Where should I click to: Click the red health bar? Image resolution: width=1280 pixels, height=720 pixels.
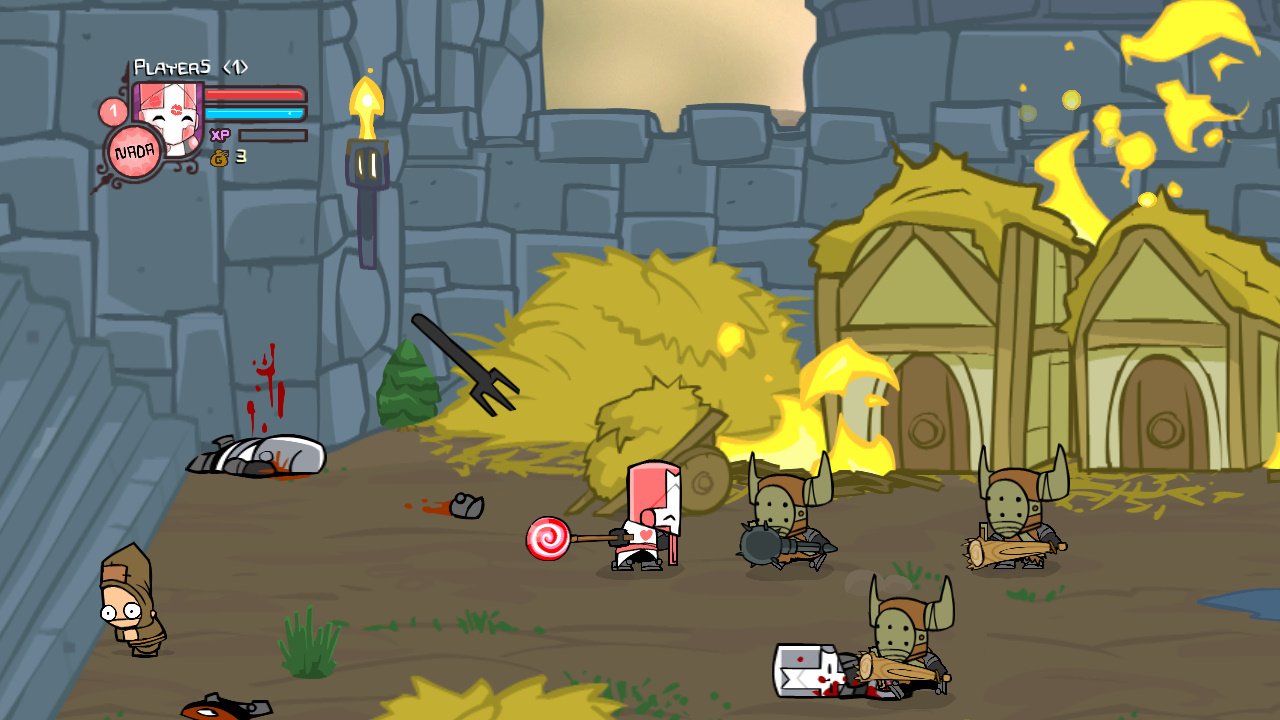pos(255,97)
